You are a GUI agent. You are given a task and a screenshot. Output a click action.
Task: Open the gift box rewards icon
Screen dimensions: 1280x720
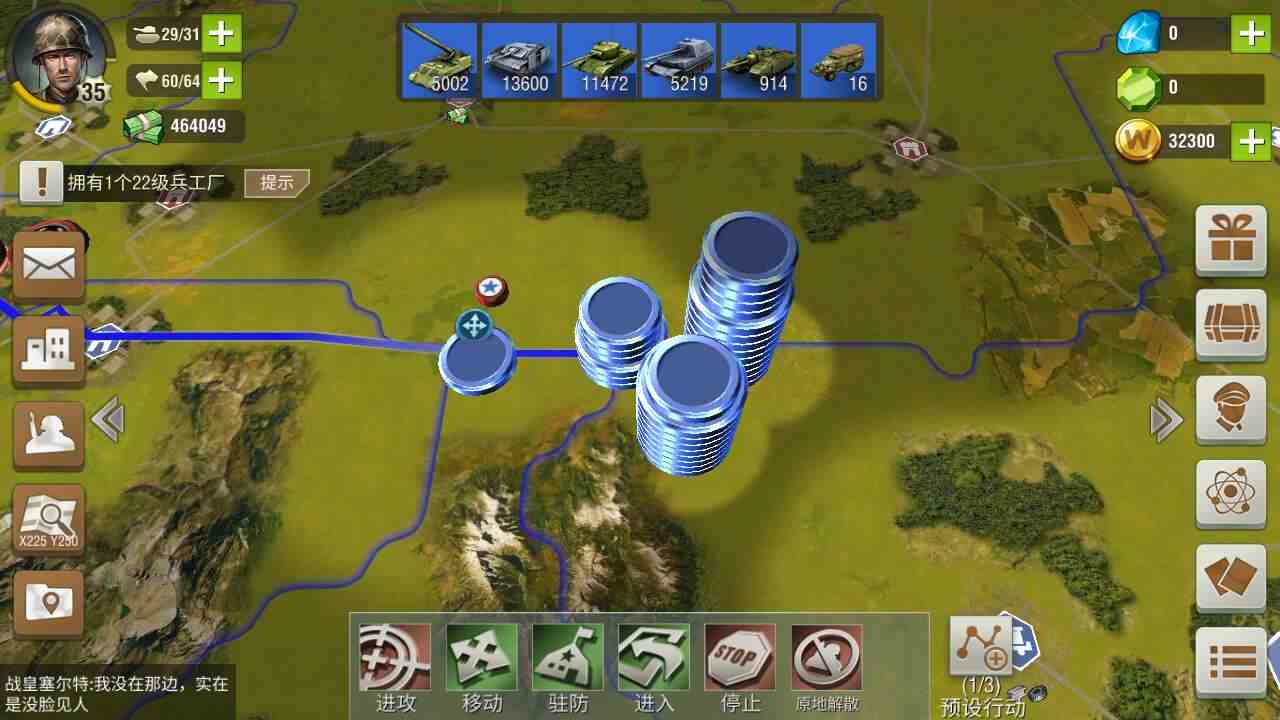(1231, 240)
